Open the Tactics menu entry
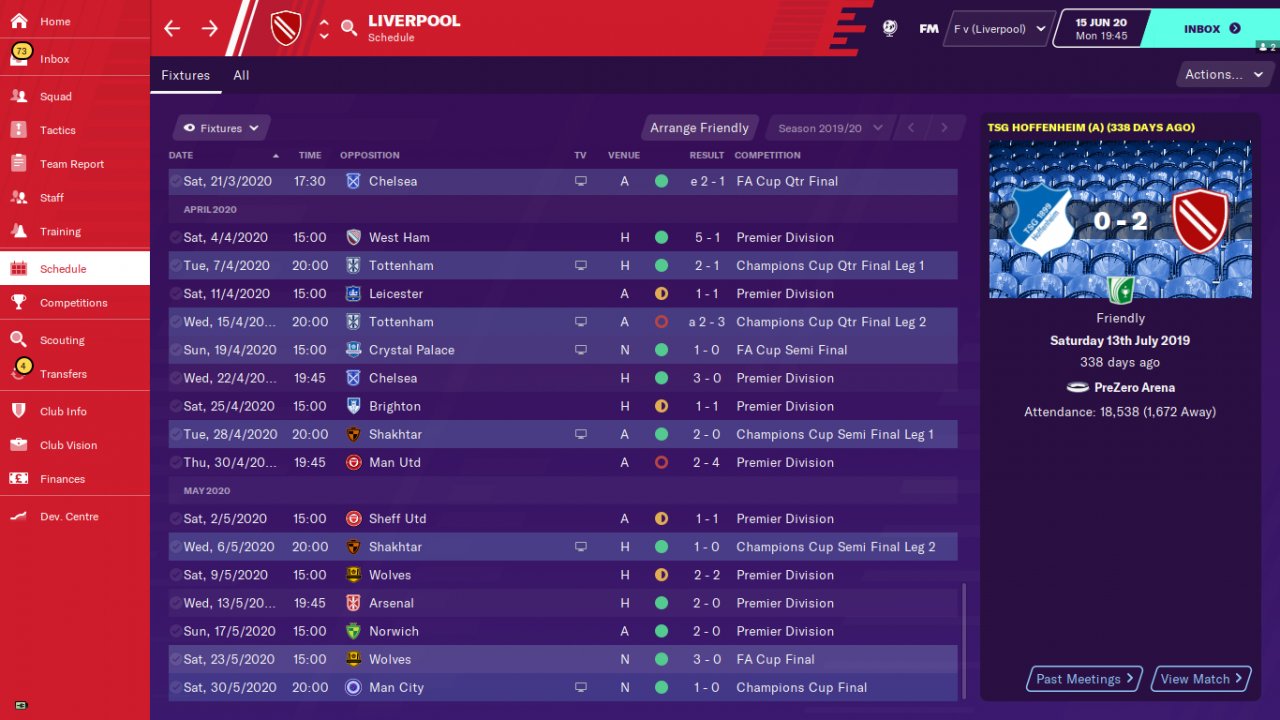The image size is (1280, 720). pos(58,130)
